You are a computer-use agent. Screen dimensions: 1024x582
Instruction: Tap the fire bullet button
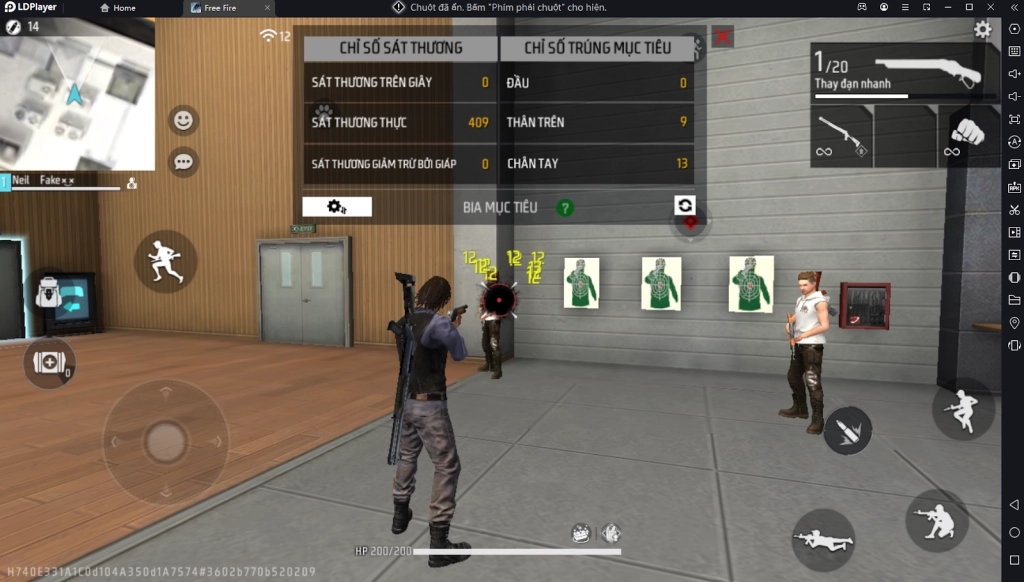847,430
